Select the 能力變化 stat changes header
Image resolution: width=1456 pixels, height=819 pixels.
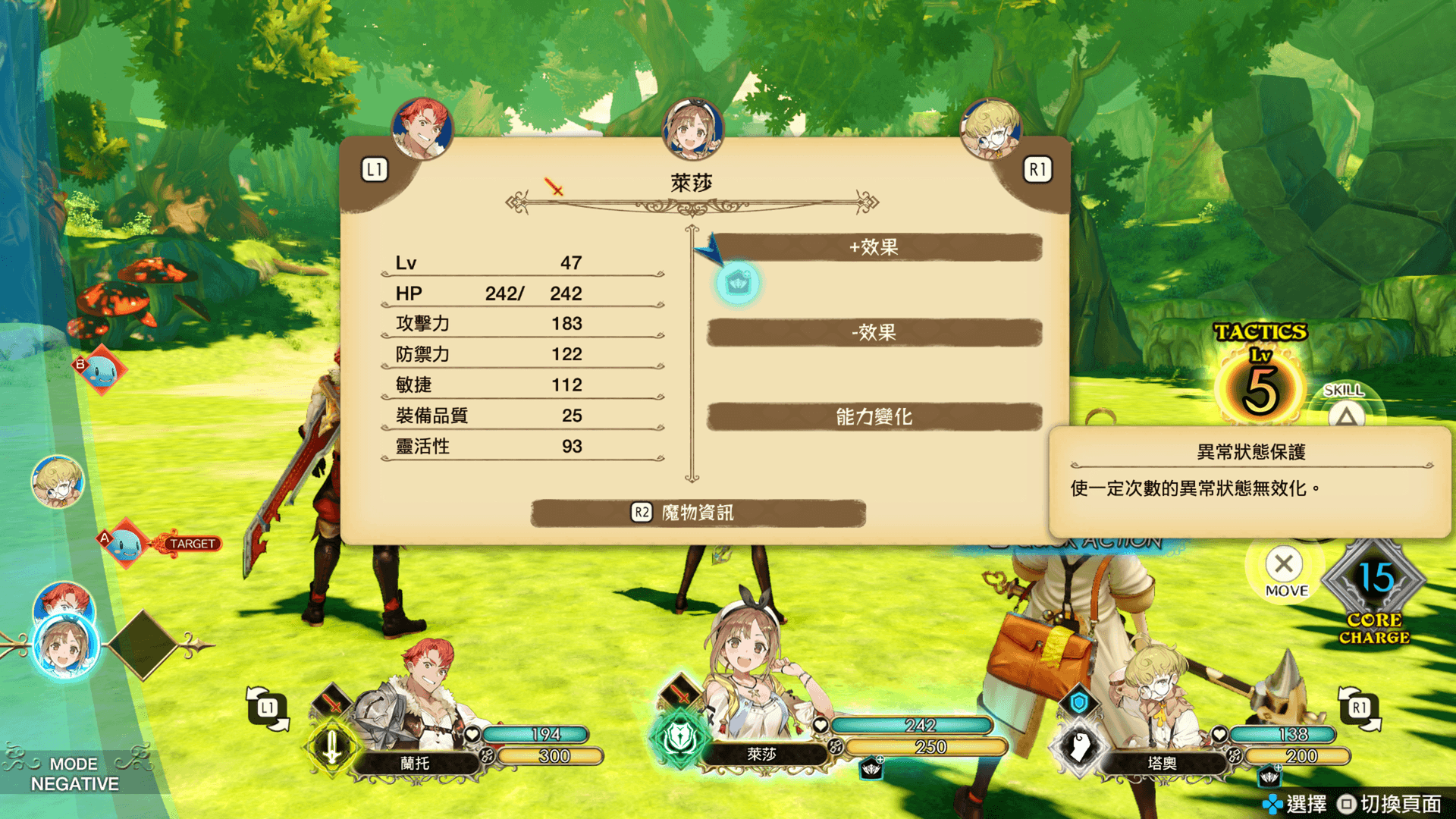point(874,416)
